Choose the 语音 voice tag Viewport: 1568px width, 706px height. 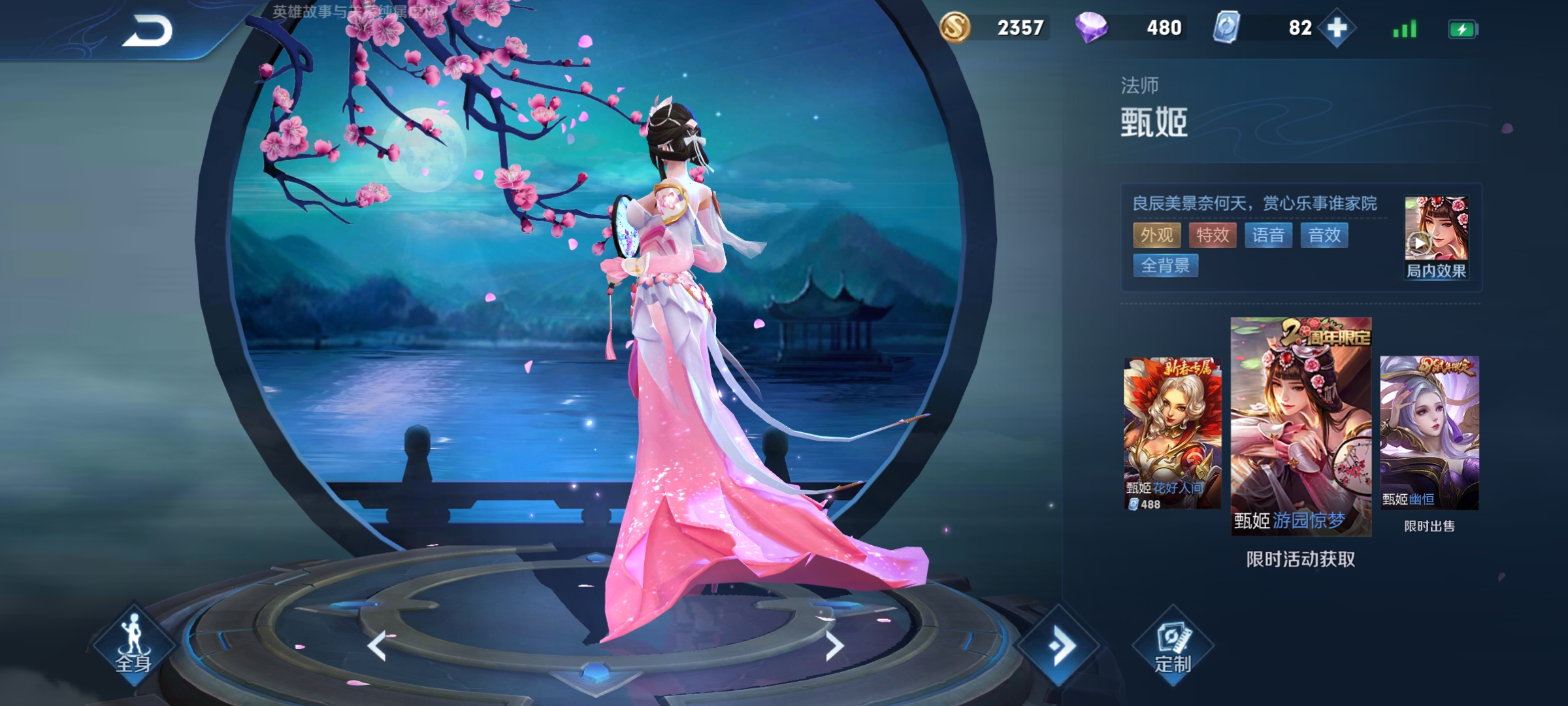1268,235
